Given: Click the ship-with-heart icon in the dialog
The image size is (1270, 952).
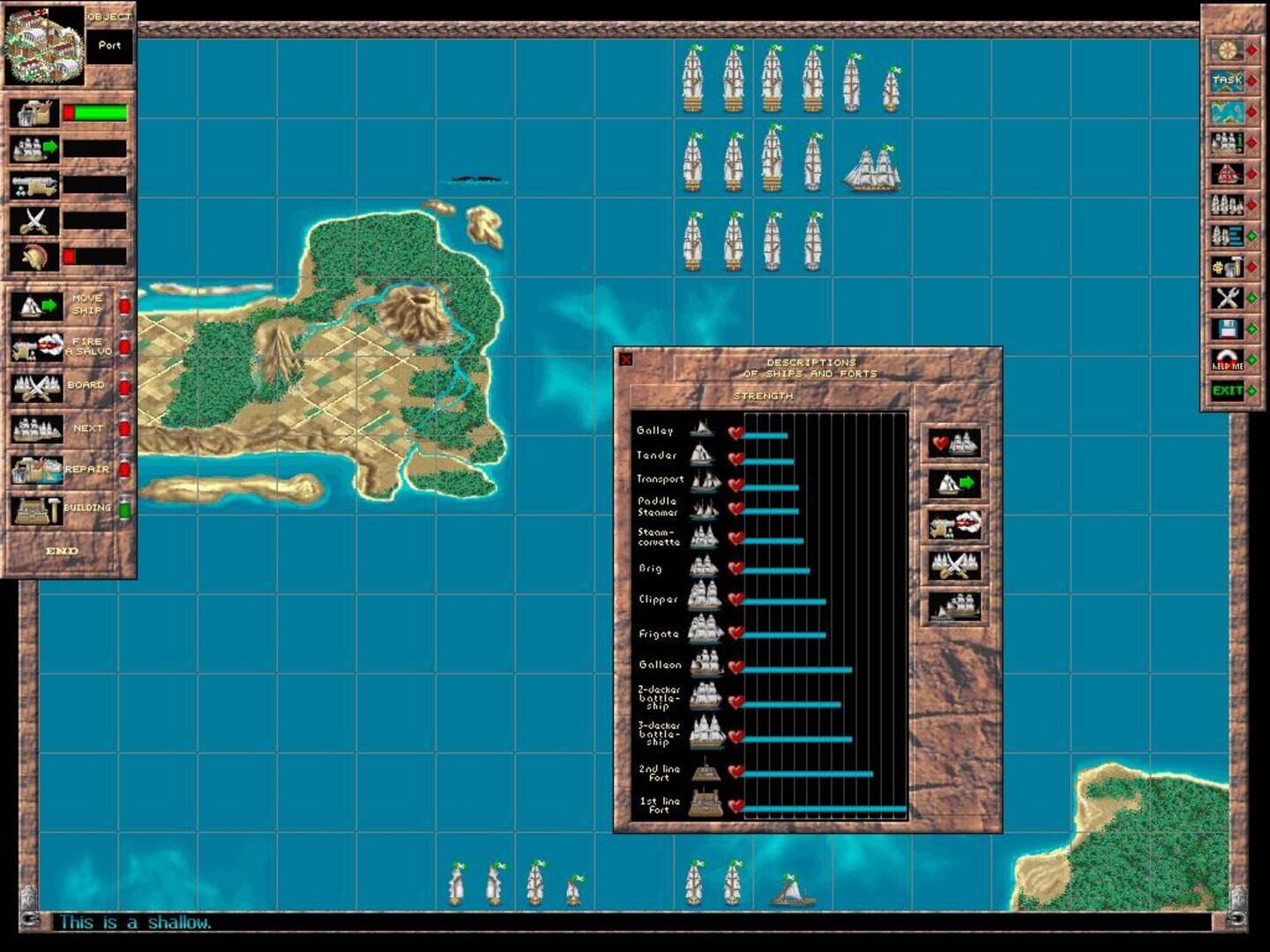Looking at the screenshot, I should [x=957, y=443].
